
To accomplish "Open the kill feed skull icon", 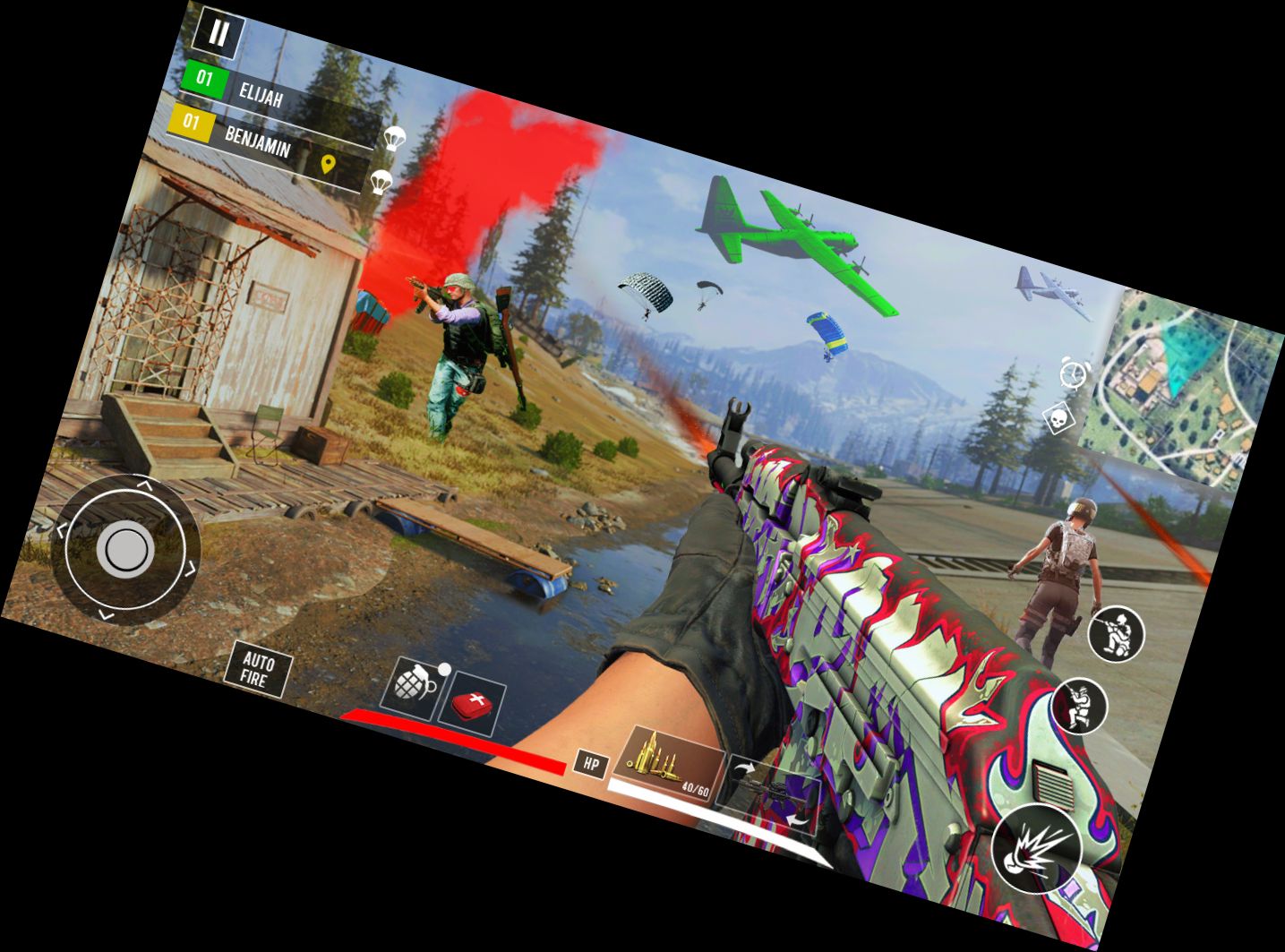I will click(x=1058, y=416).
